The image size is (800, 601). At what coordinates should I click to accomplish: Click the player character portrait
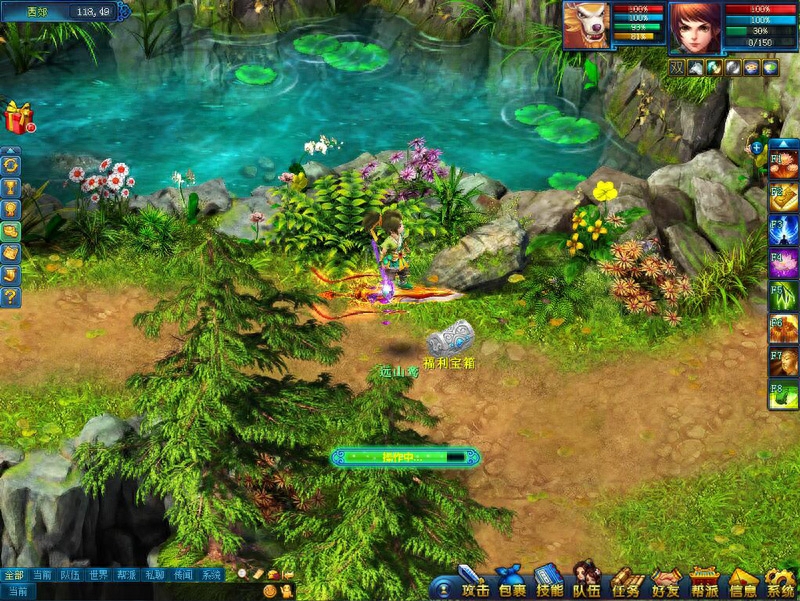pyautogui.click(x=693, y=26)
